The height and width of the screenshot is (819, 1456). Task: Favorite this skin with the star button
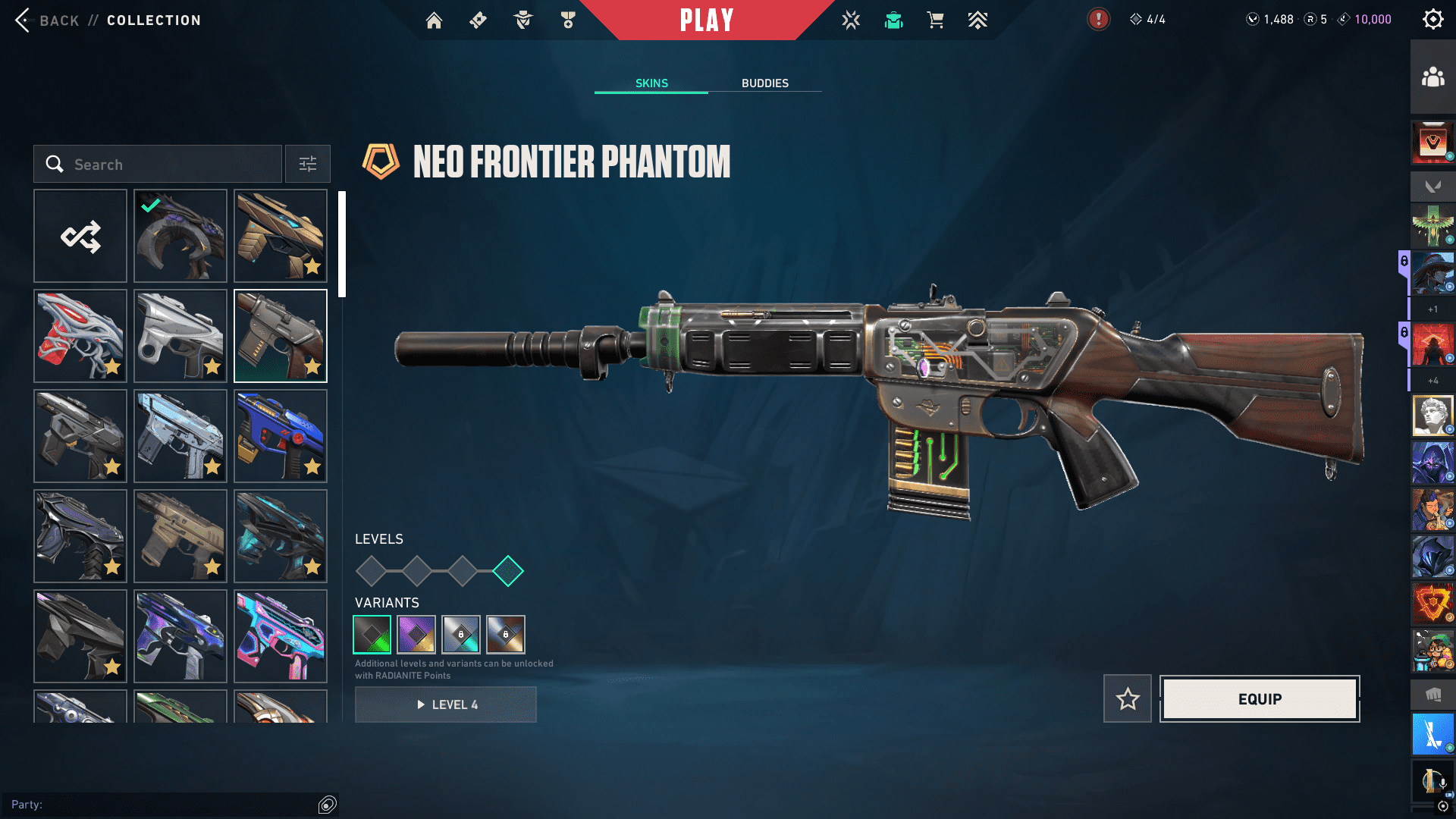1128,698
